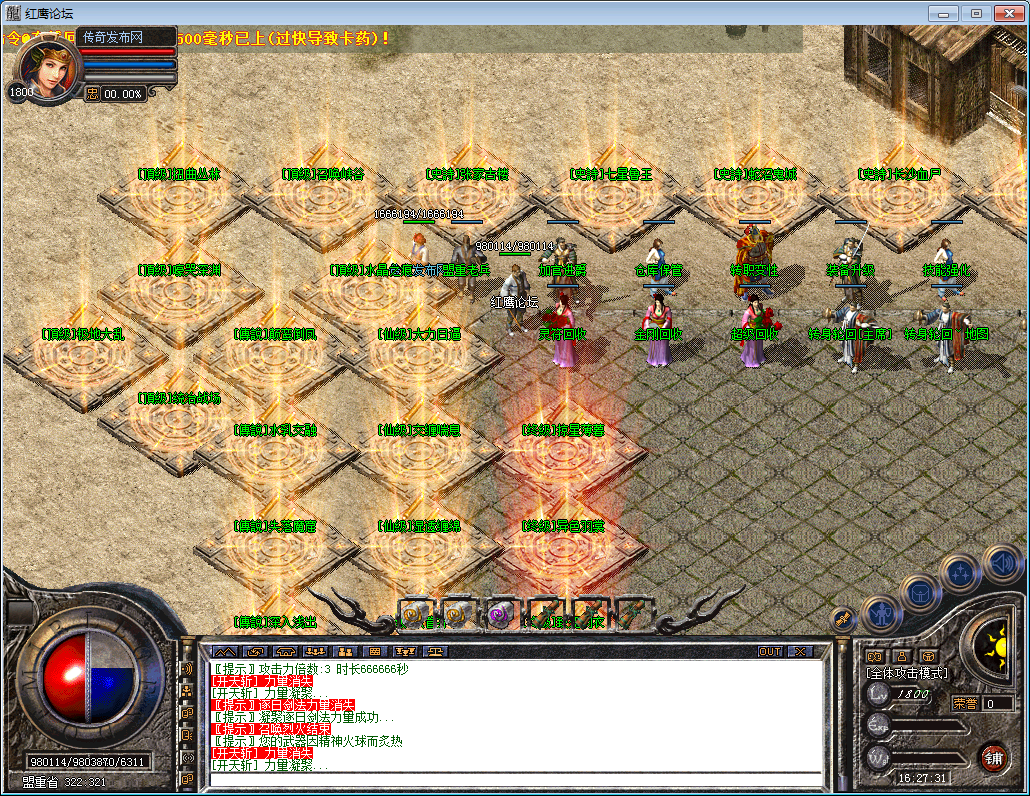This screenshot has width=1030, height=796.
Task: Toggle the speaker sound button
Action: [1001, 564]
